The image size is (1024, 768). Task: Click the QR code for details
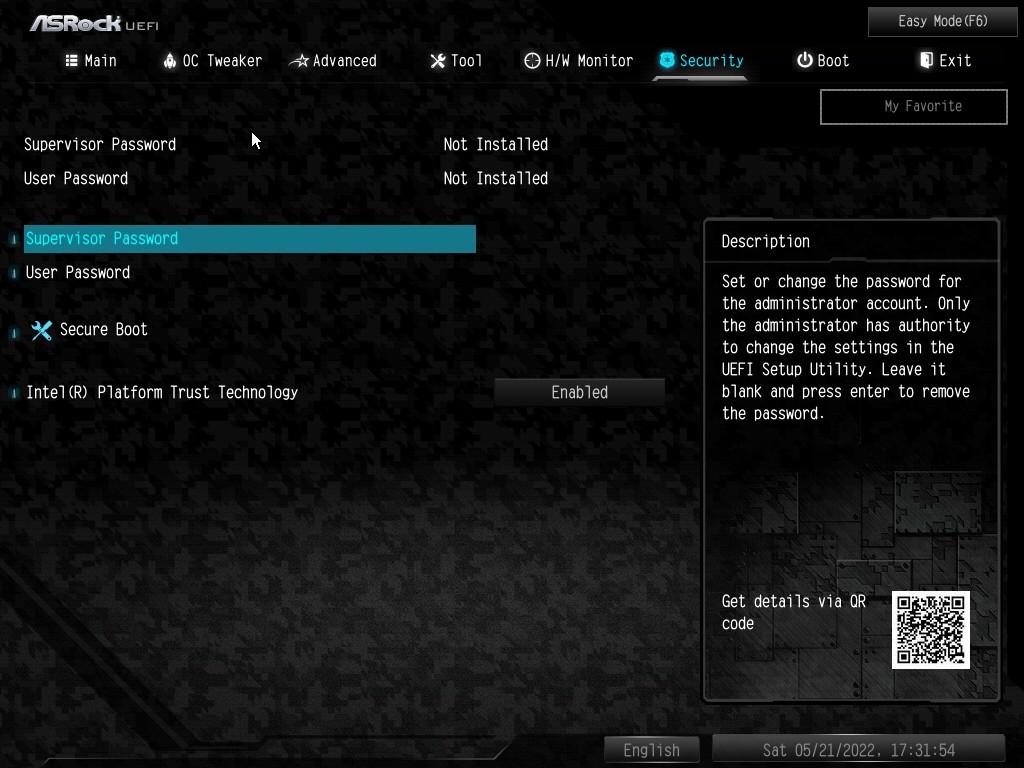pos(930,630)
